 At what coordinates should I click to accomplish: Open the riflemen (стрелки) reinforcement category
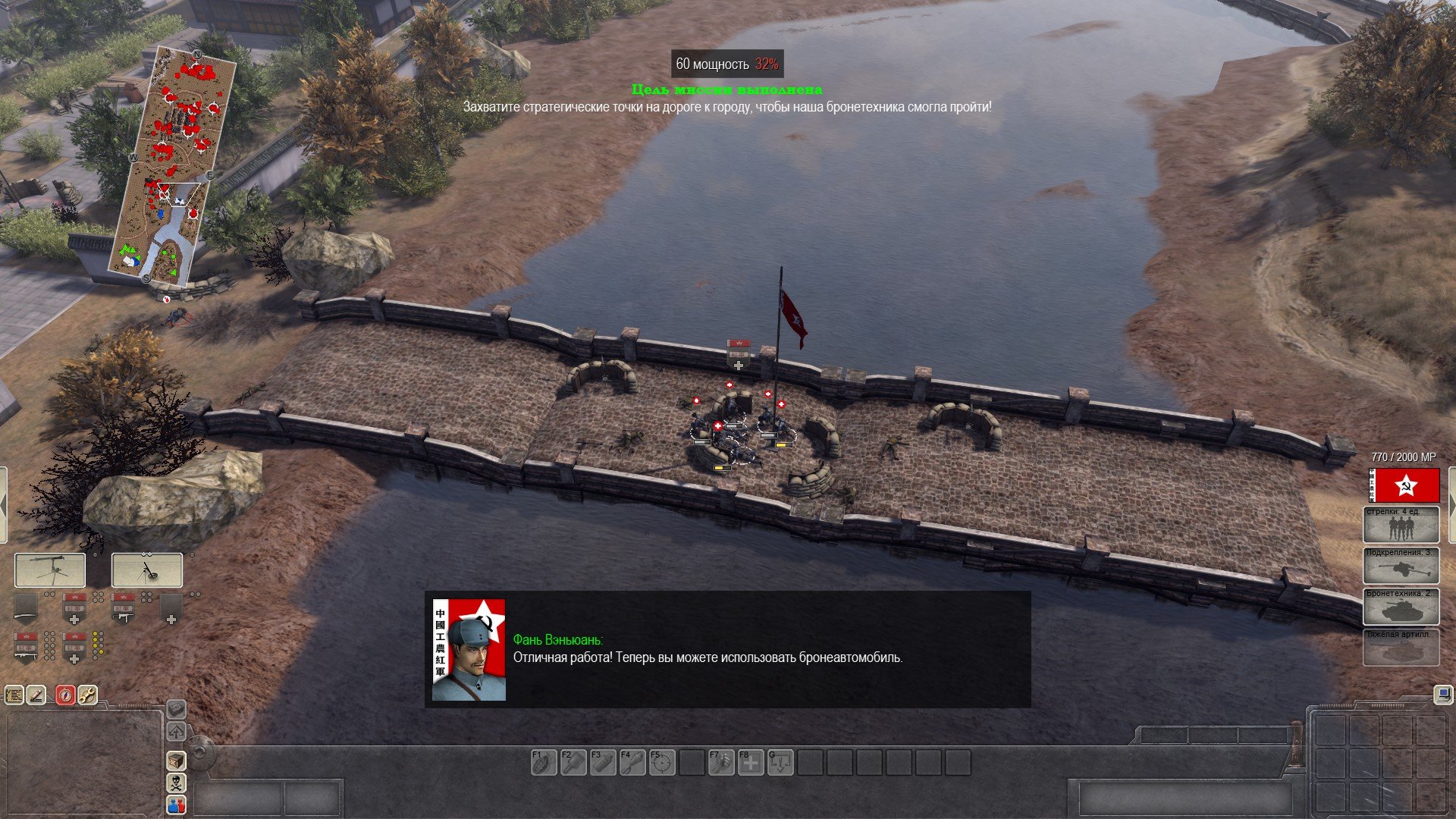pyautogui.click(x=1401, y=525)
